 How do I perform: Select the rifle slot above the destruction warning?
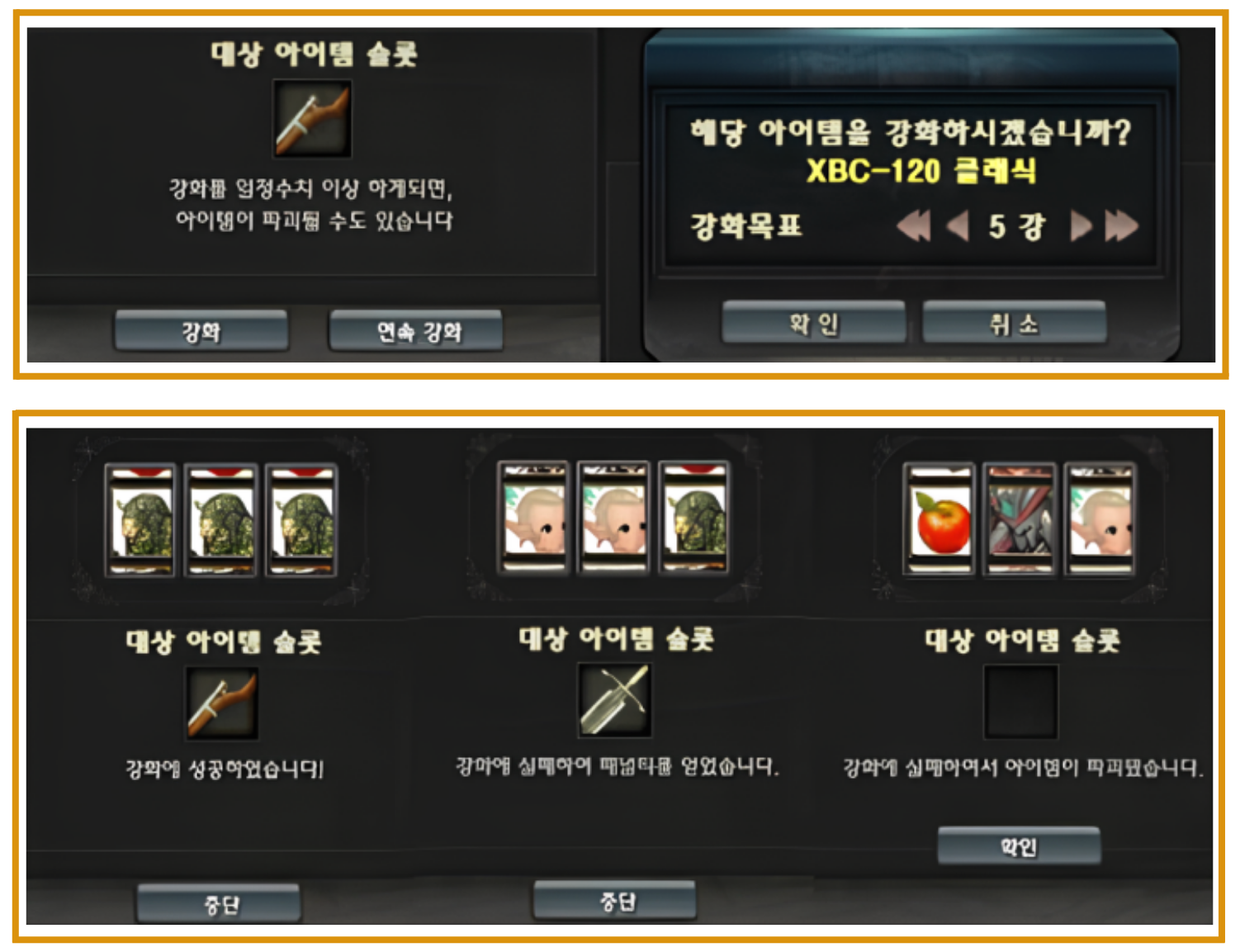pyautogui.click(x=313, y=119)
